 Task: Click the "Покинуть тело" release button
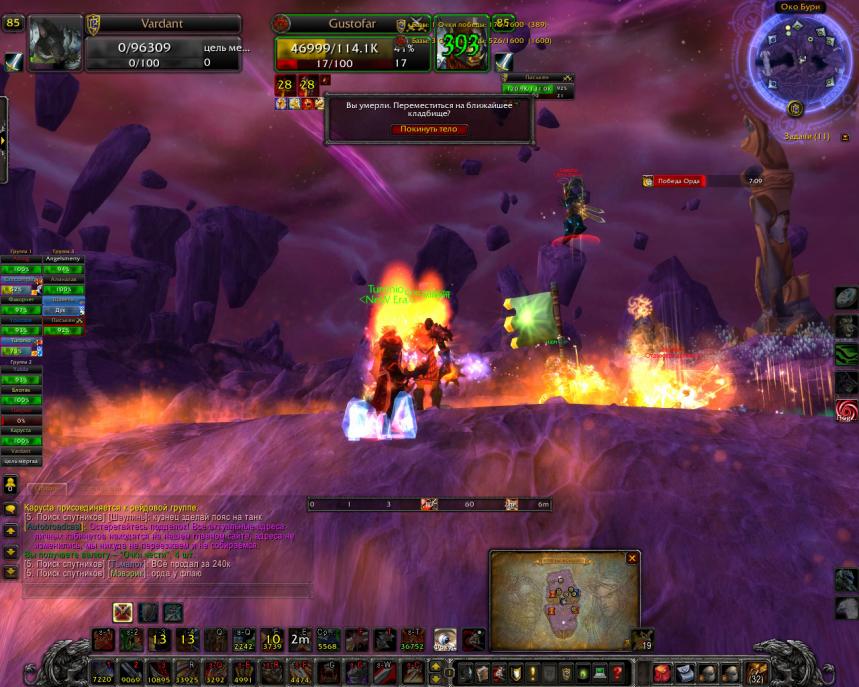click(x=428, y=129)
